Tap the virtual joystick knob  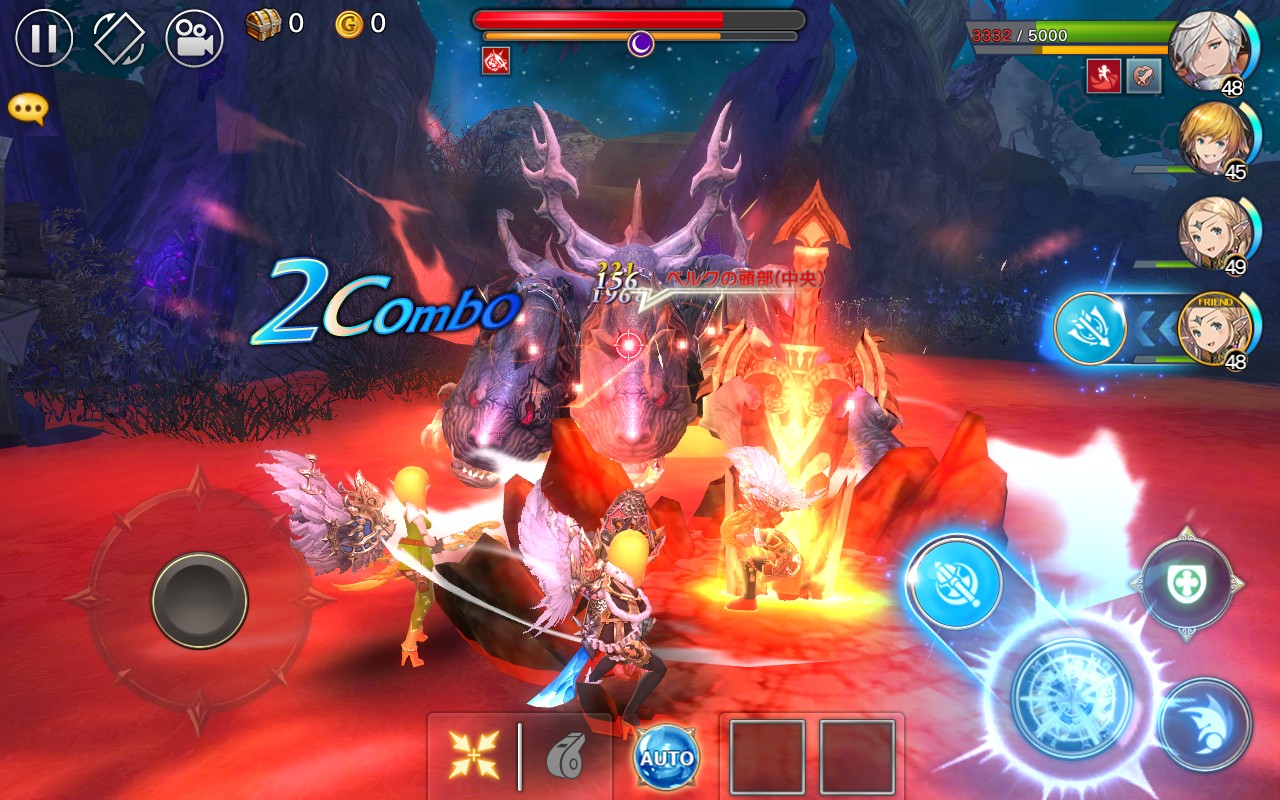click(199, 600)
